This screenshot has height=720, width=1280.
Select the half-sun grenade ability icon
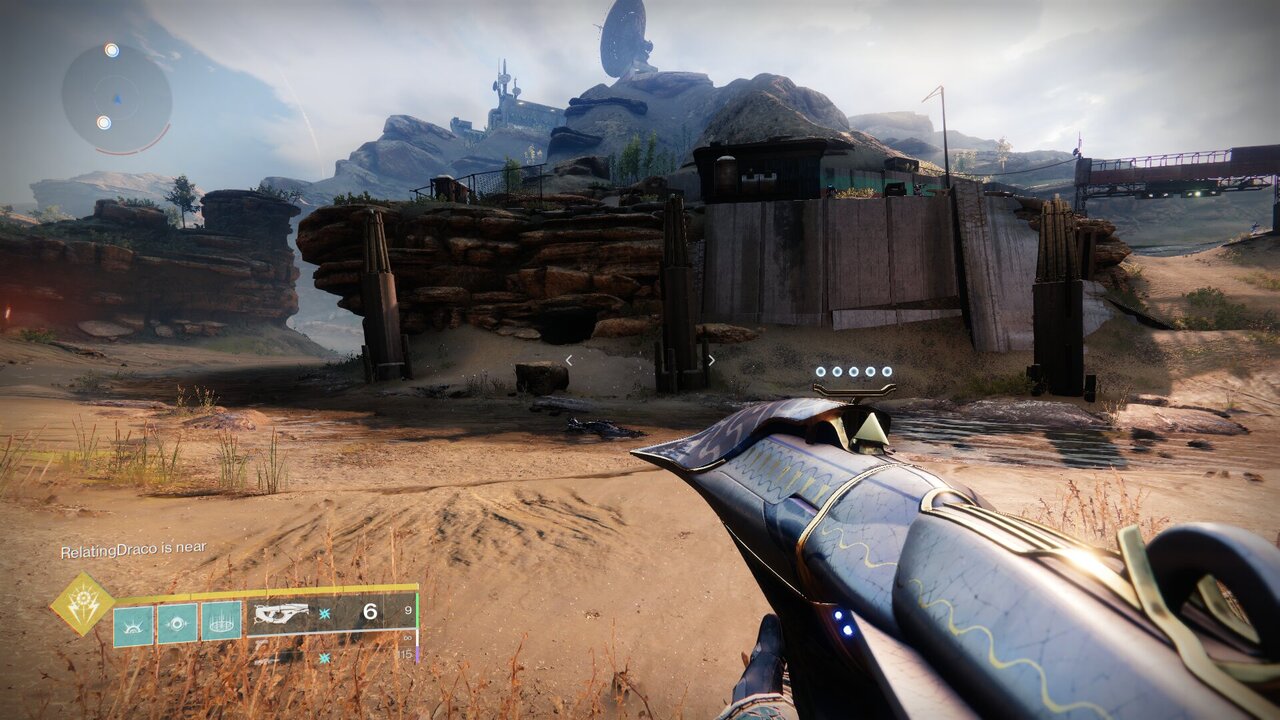[x=133, y=624]
